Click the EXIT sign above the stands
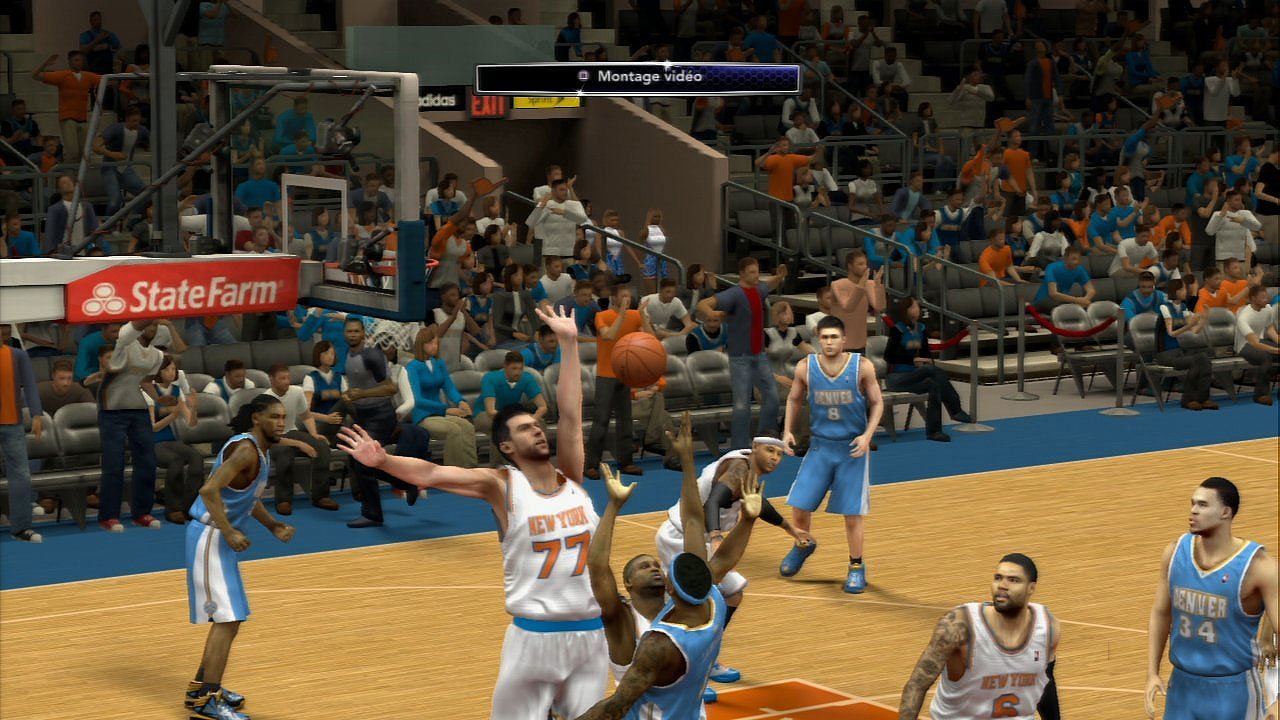The height and width of the screenshot is (720, 1280). point(487,104)
